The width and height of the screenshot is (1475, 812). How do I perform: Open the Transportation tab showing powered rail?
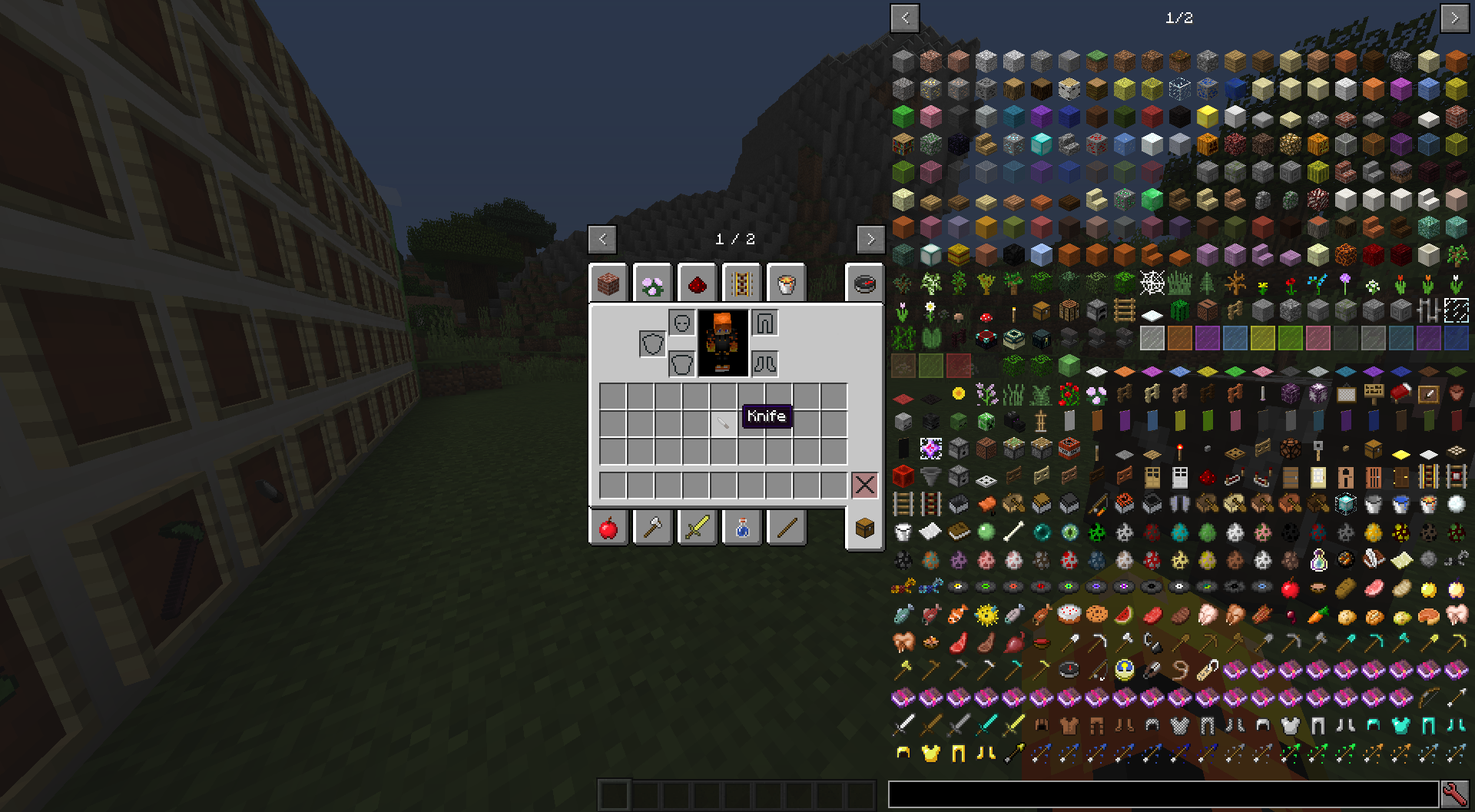pyautogui.click(x=741, y=283)
